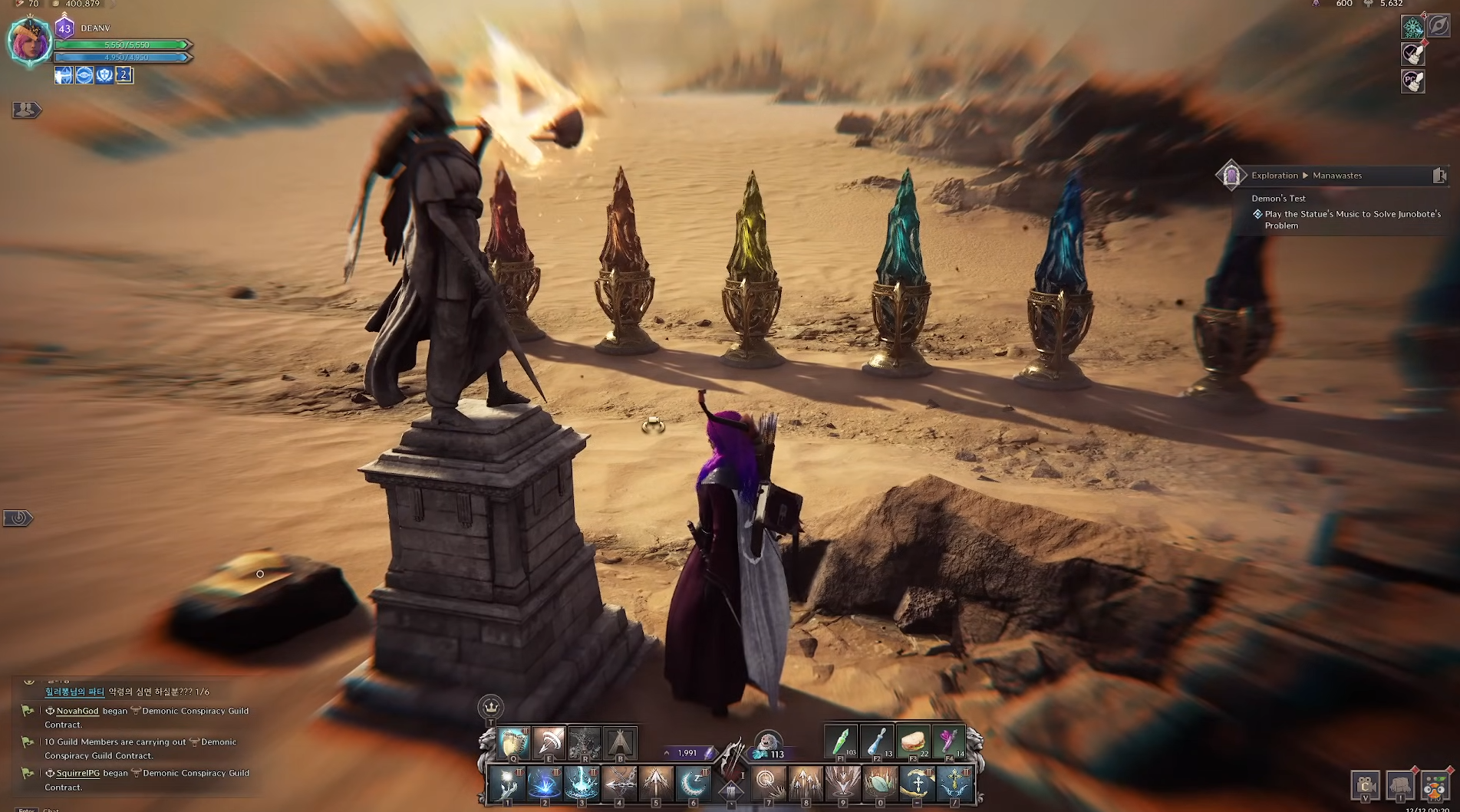Open the camp tent action

pyautogui.click(x=619, y=742)
